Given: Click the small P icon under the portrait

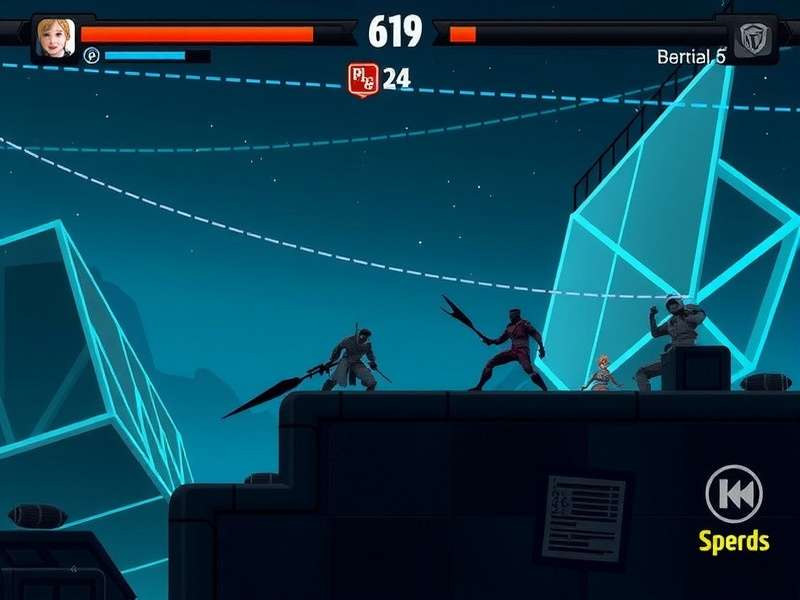Looking at the screenshot, I should pos(91,56).
